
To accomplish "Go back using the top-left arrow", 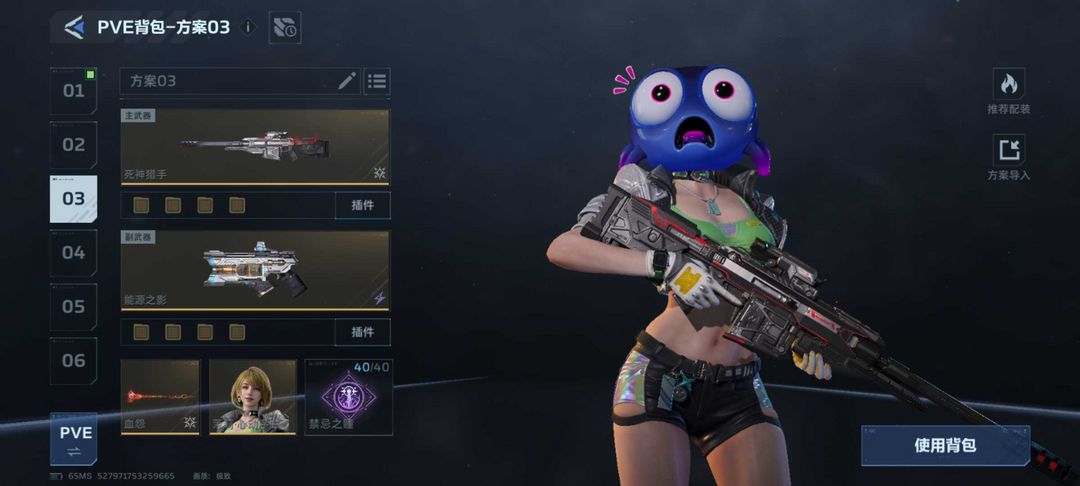I will pyautogui.click(x=73, y=27).
